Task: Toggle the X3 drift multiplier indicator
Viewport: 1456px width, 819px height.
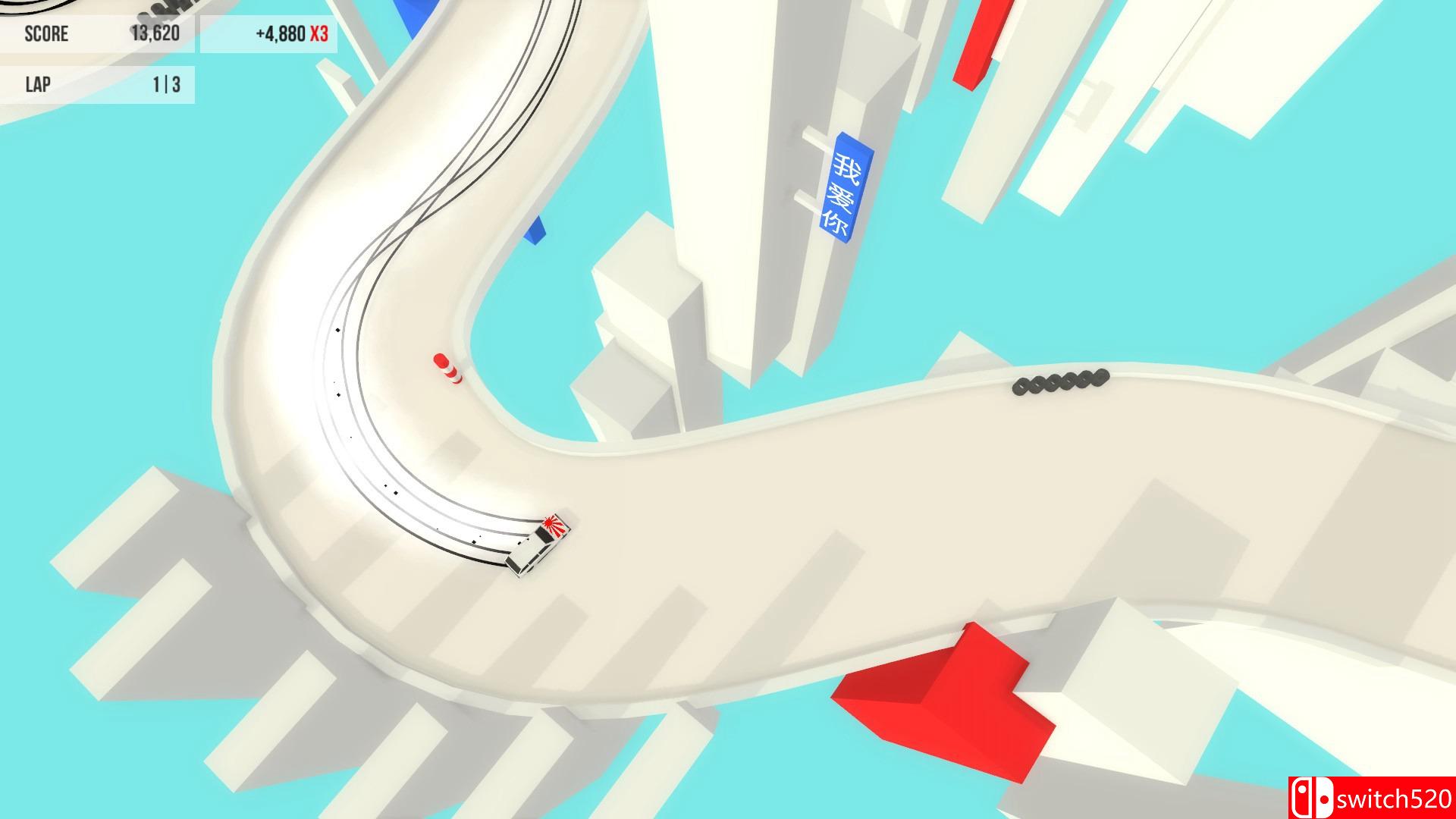Action: 318,33
